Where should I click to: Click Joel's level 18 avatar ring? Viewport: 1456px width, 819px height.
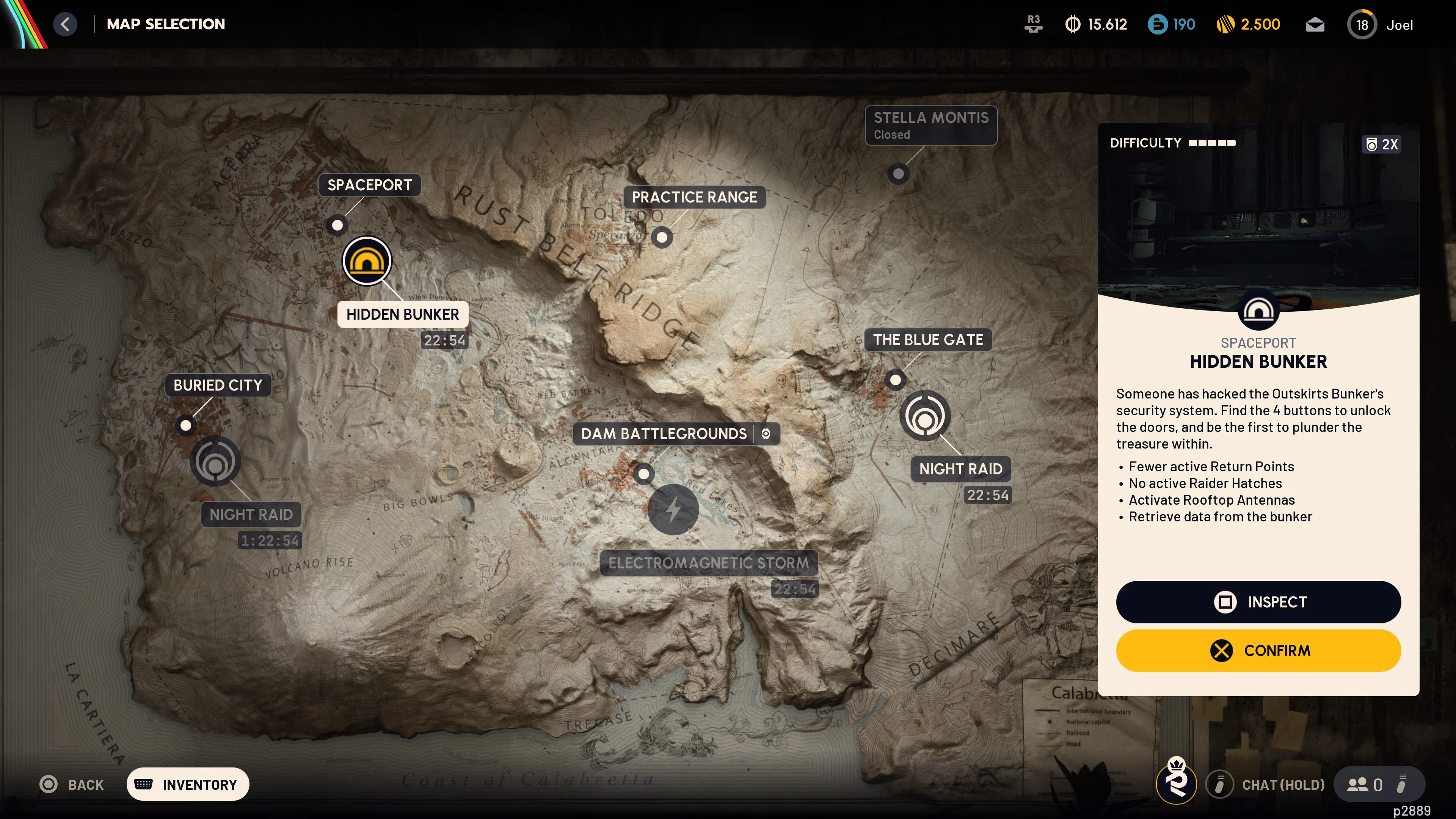point(1362,24)
